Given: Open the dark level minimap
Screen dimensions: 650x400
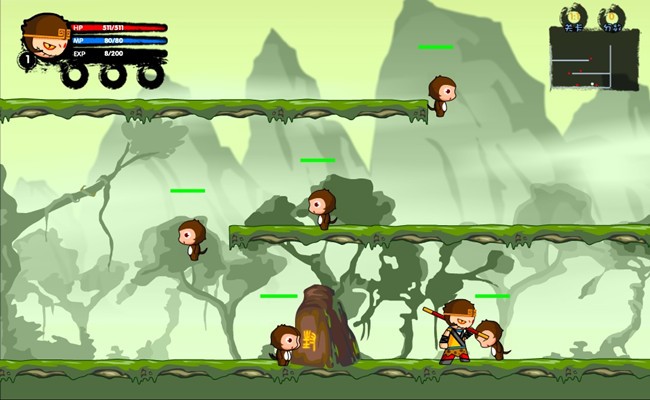Looking at the screenshot, I should tap(593, 60).
